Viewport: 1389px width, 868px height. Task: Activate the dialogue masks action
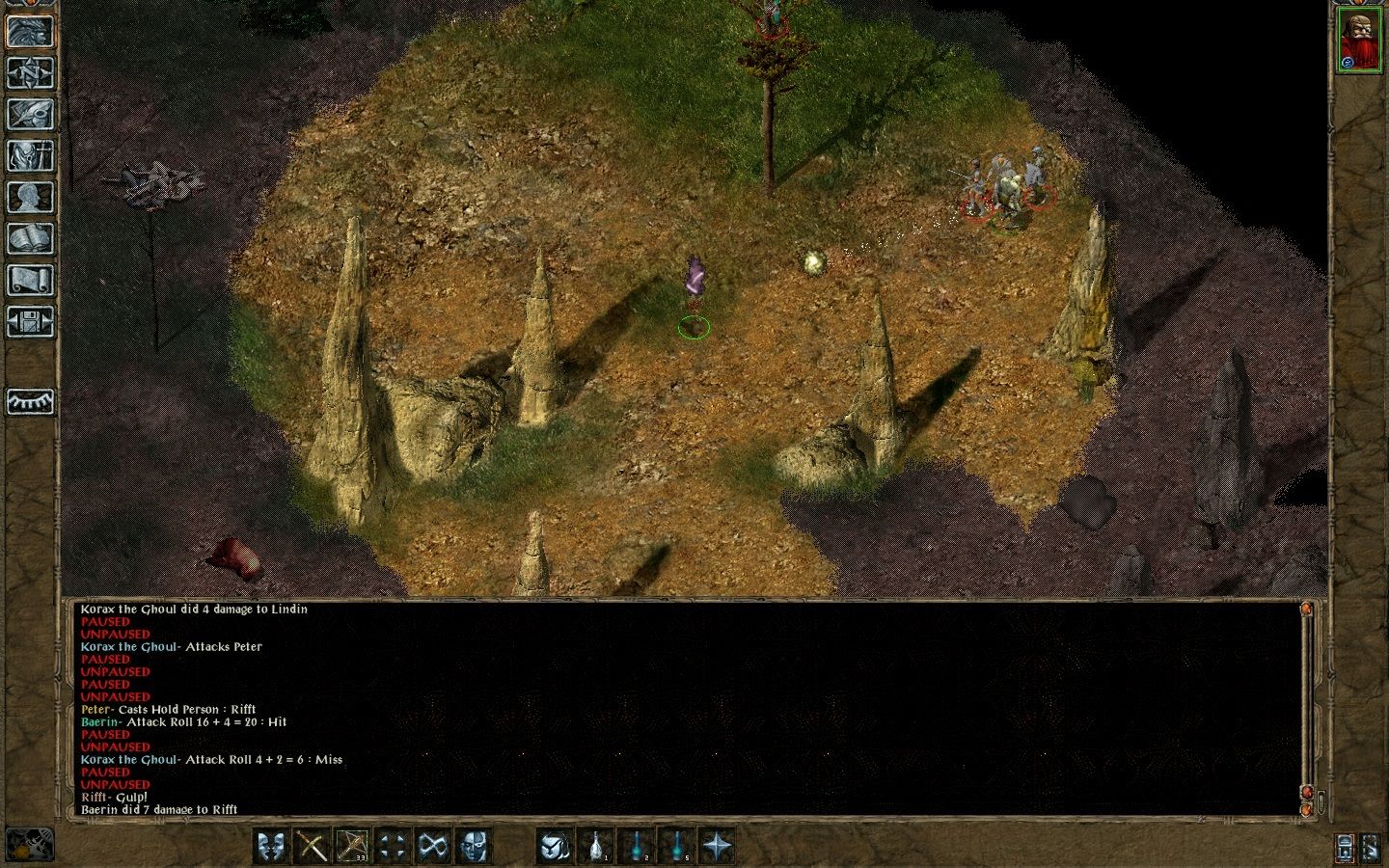tap(272, 846)
